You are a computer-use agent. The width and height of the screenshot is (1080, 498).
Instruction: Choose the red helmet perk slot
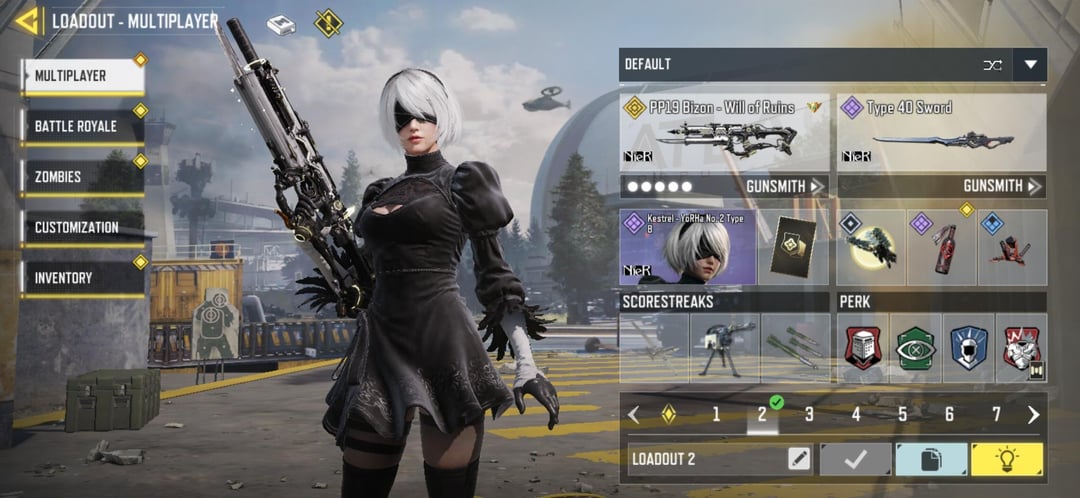coord(862,348)
